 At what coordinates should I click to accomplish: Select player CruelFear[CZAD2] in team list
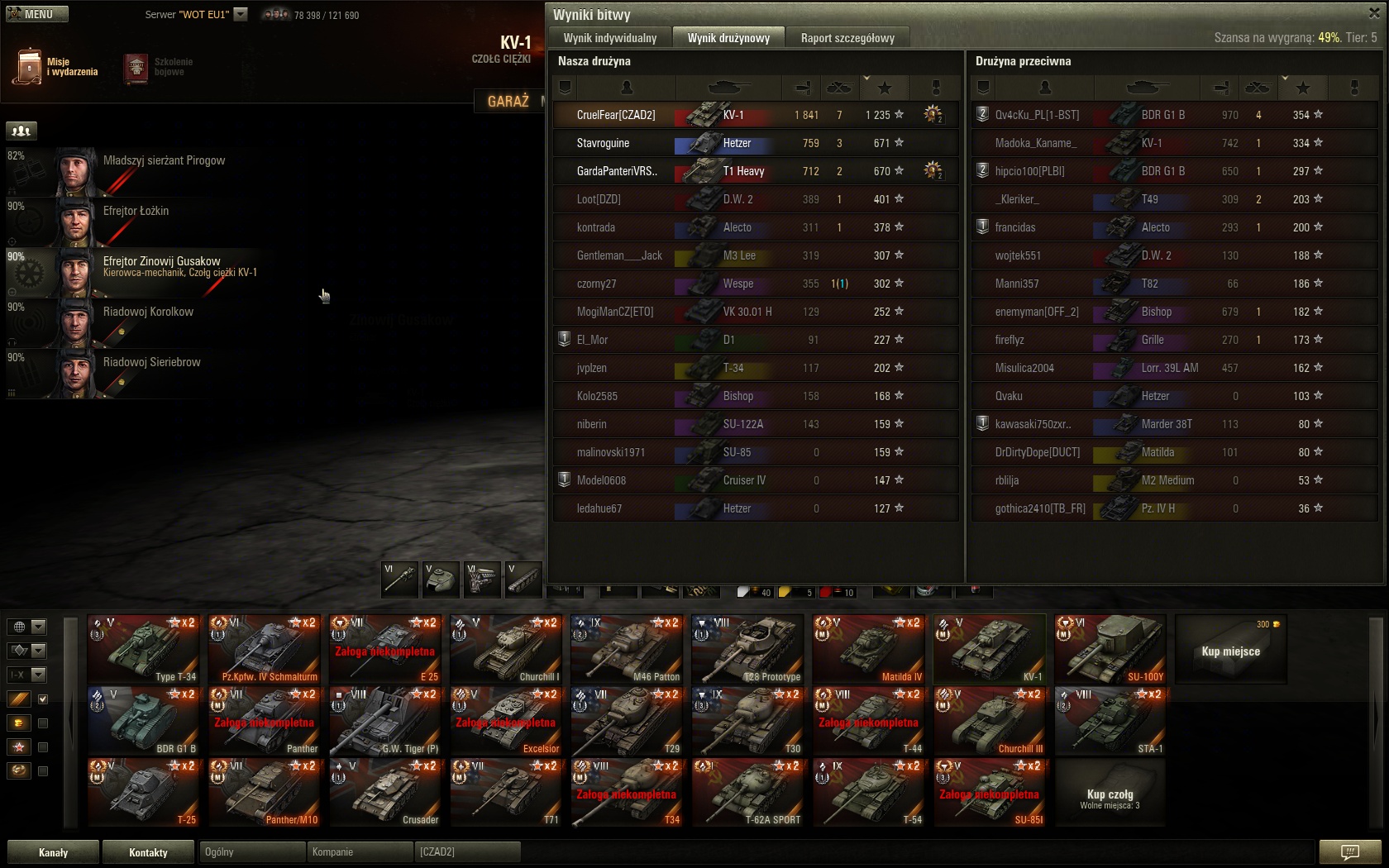[x=616, y=115]
